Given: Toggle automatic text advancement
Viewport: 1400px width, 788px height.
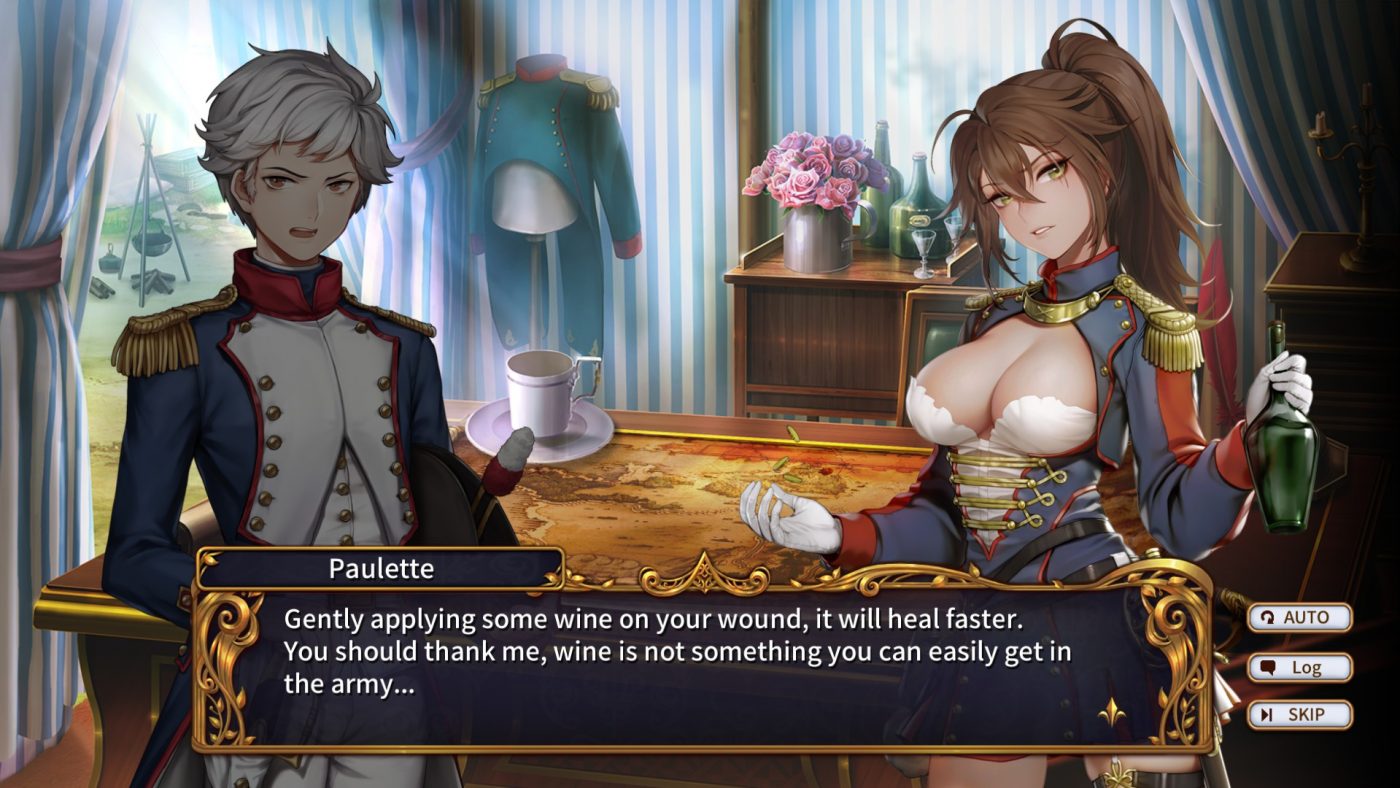Looking at the screenshot, I should point(1300,618).
